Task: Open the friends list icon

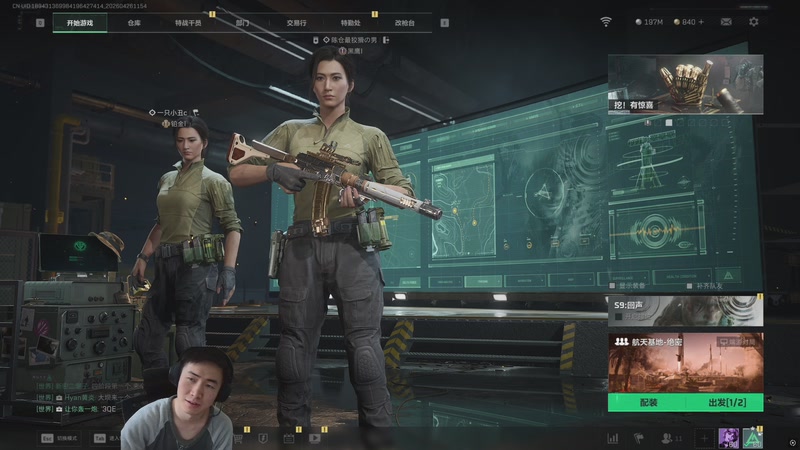Action: (x=667, y=438)
